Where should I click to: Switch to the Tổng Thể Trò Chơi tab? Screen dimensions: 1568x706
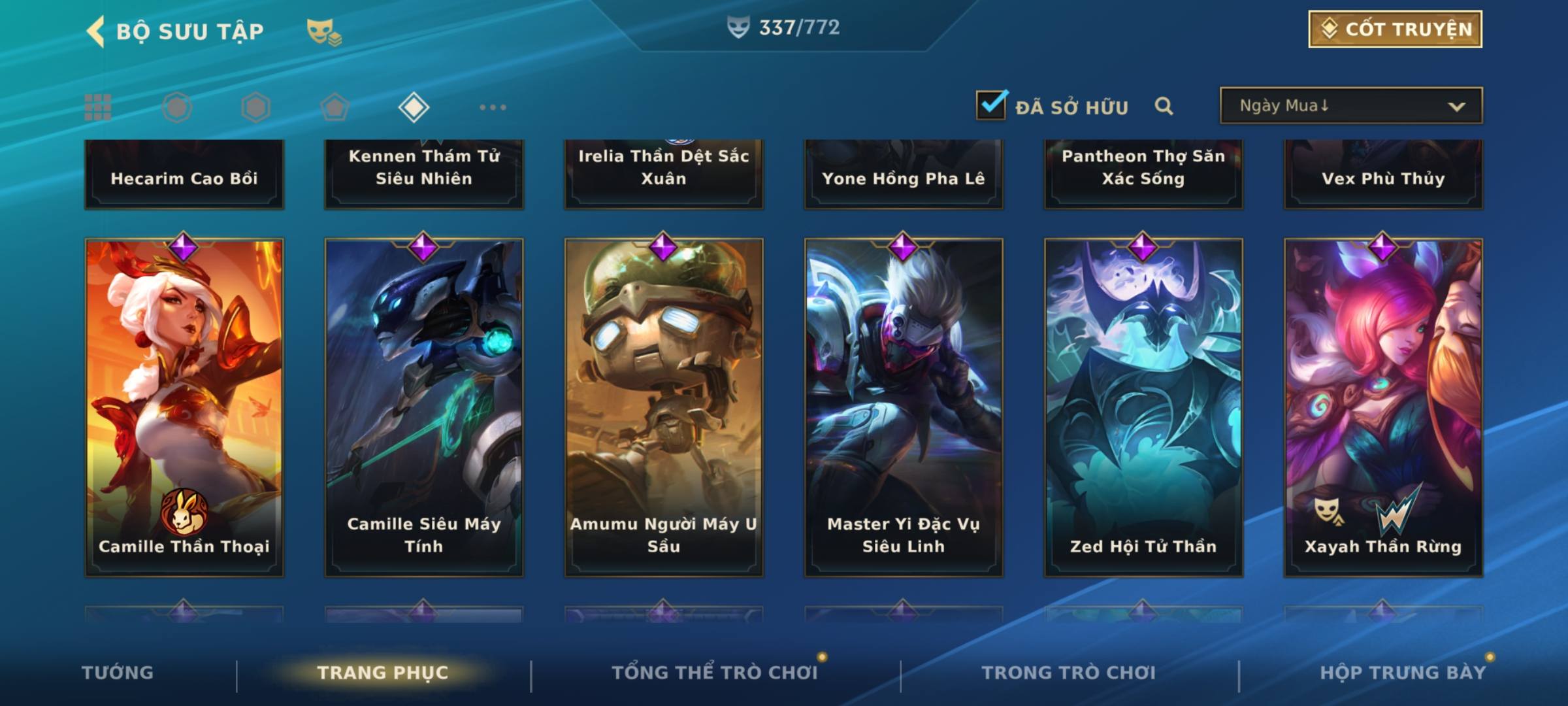pos(714,673)
